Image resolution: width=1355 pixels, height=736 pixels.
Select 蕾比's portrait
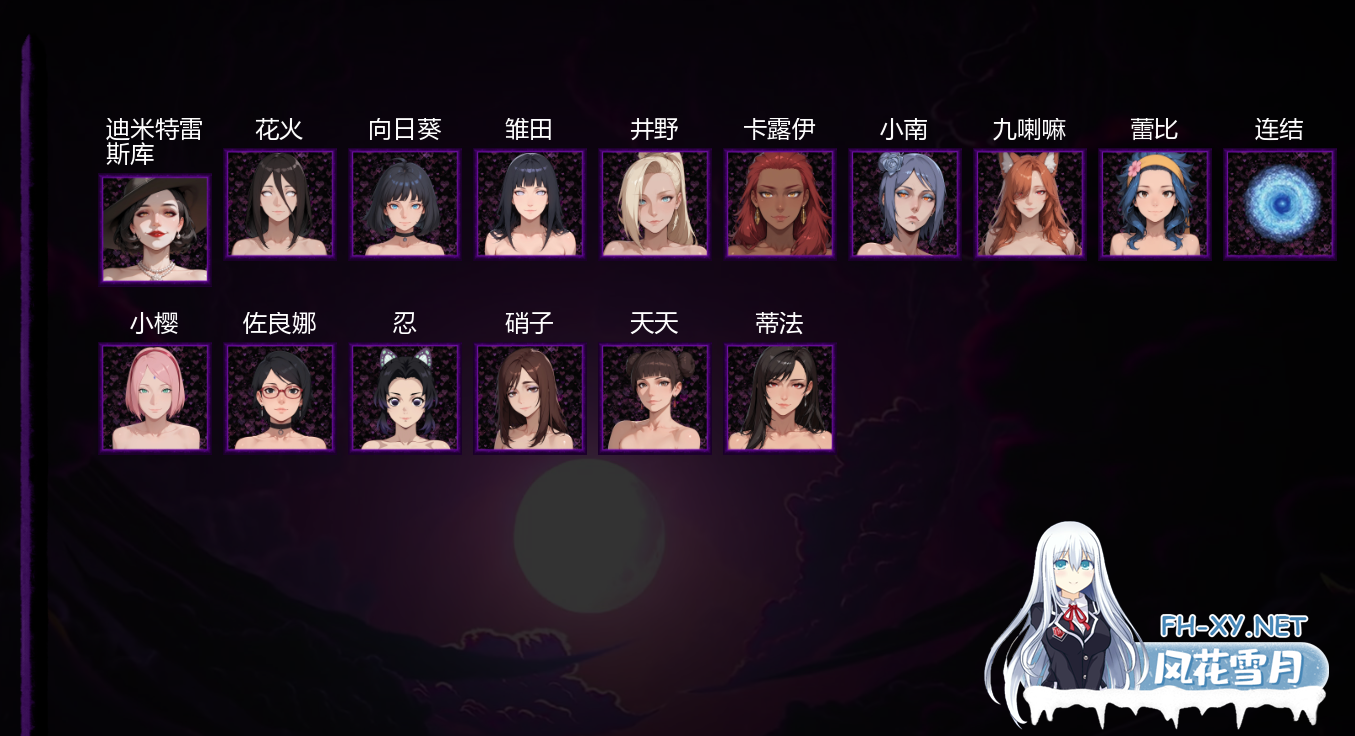[x=1155, y=204]
